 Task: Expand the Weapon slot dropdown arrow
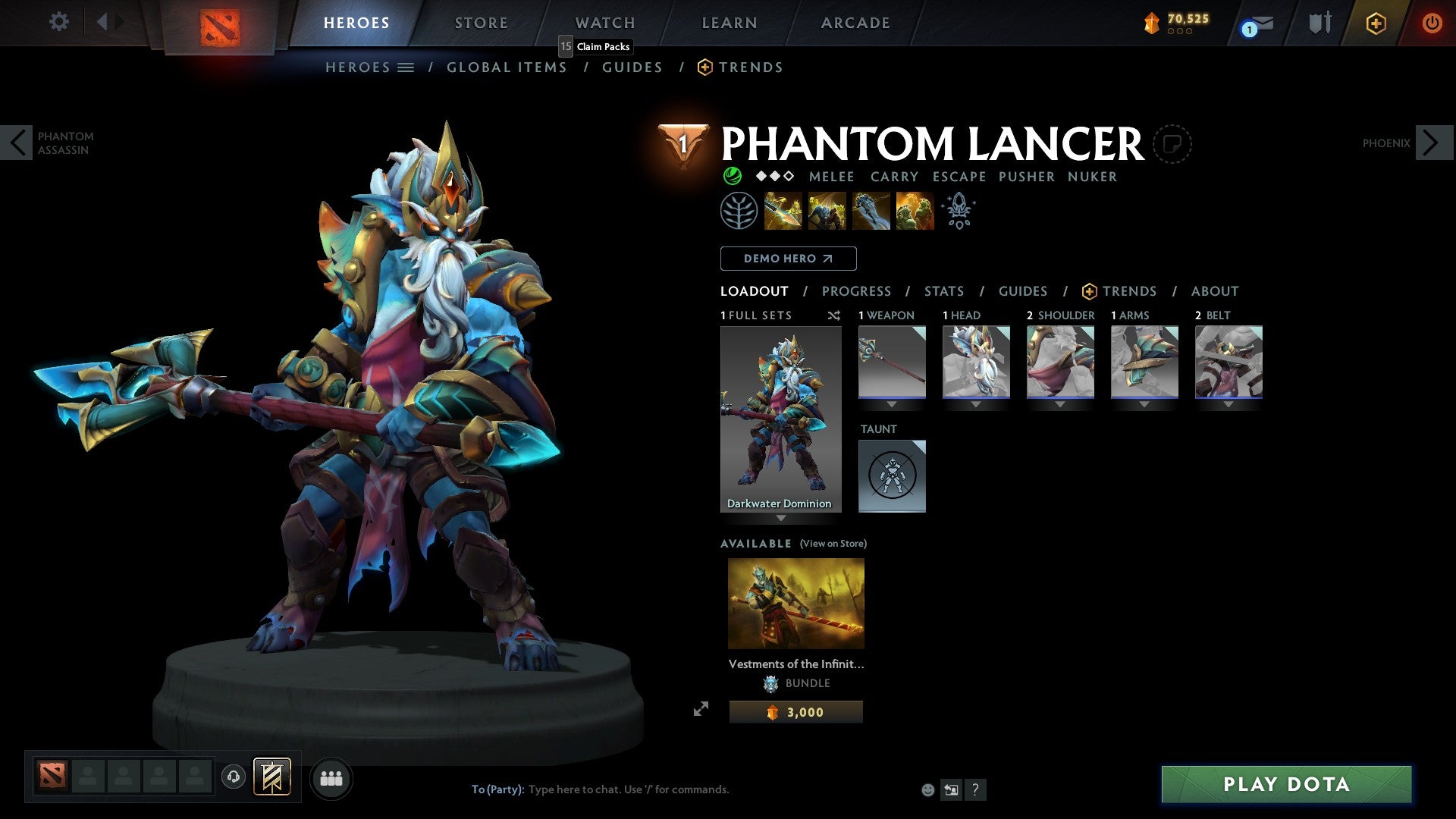[892, 404]
